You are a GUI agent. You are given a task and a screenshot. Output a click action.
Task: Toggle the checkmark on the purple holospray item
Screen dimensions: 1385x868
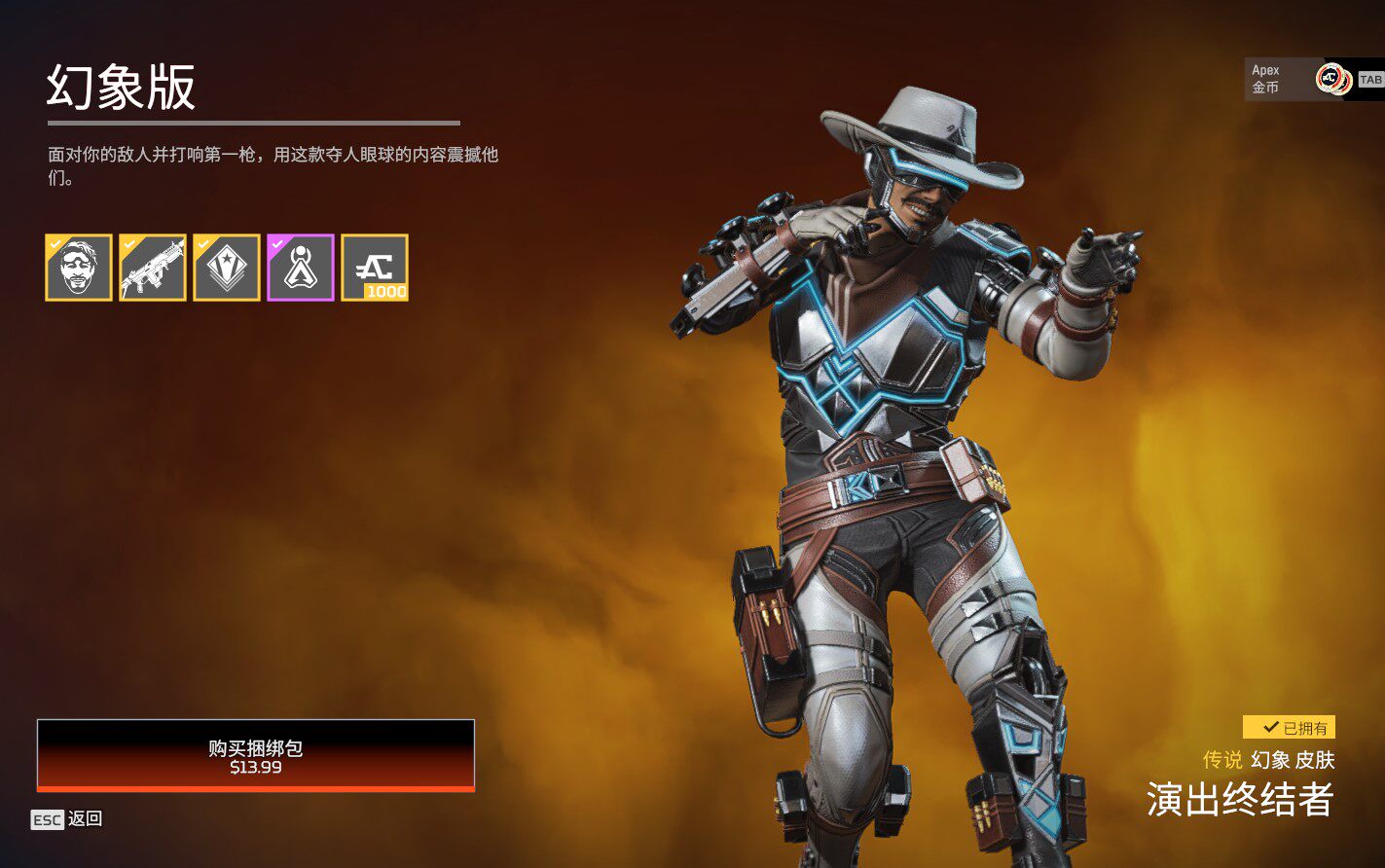[276, 243]
